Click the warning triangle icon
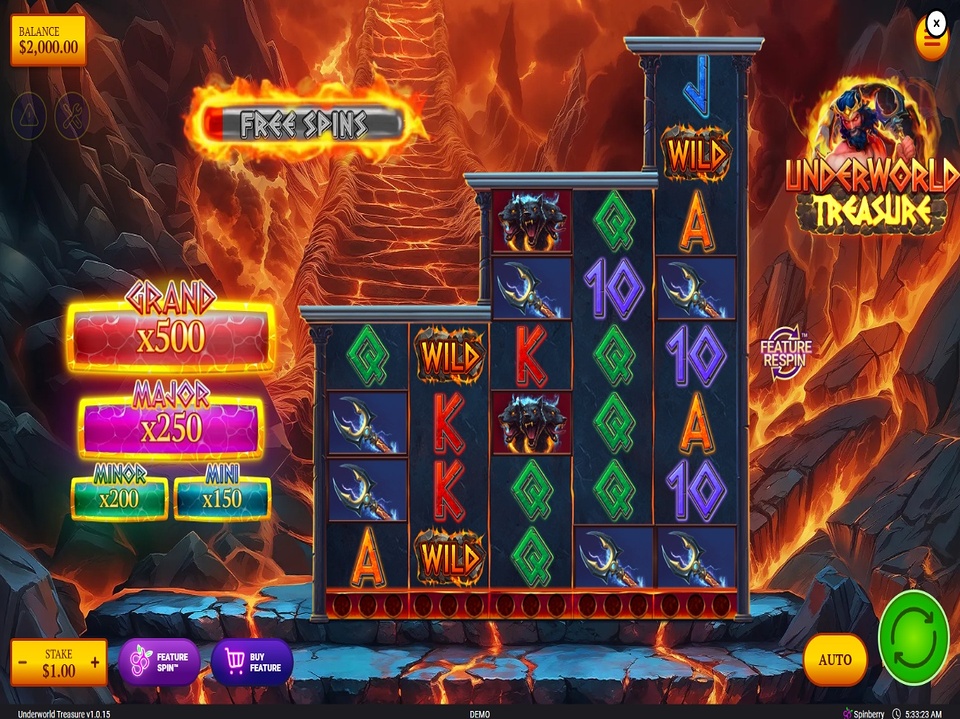This screenshot has height=719, width=960. click(28, 117)
